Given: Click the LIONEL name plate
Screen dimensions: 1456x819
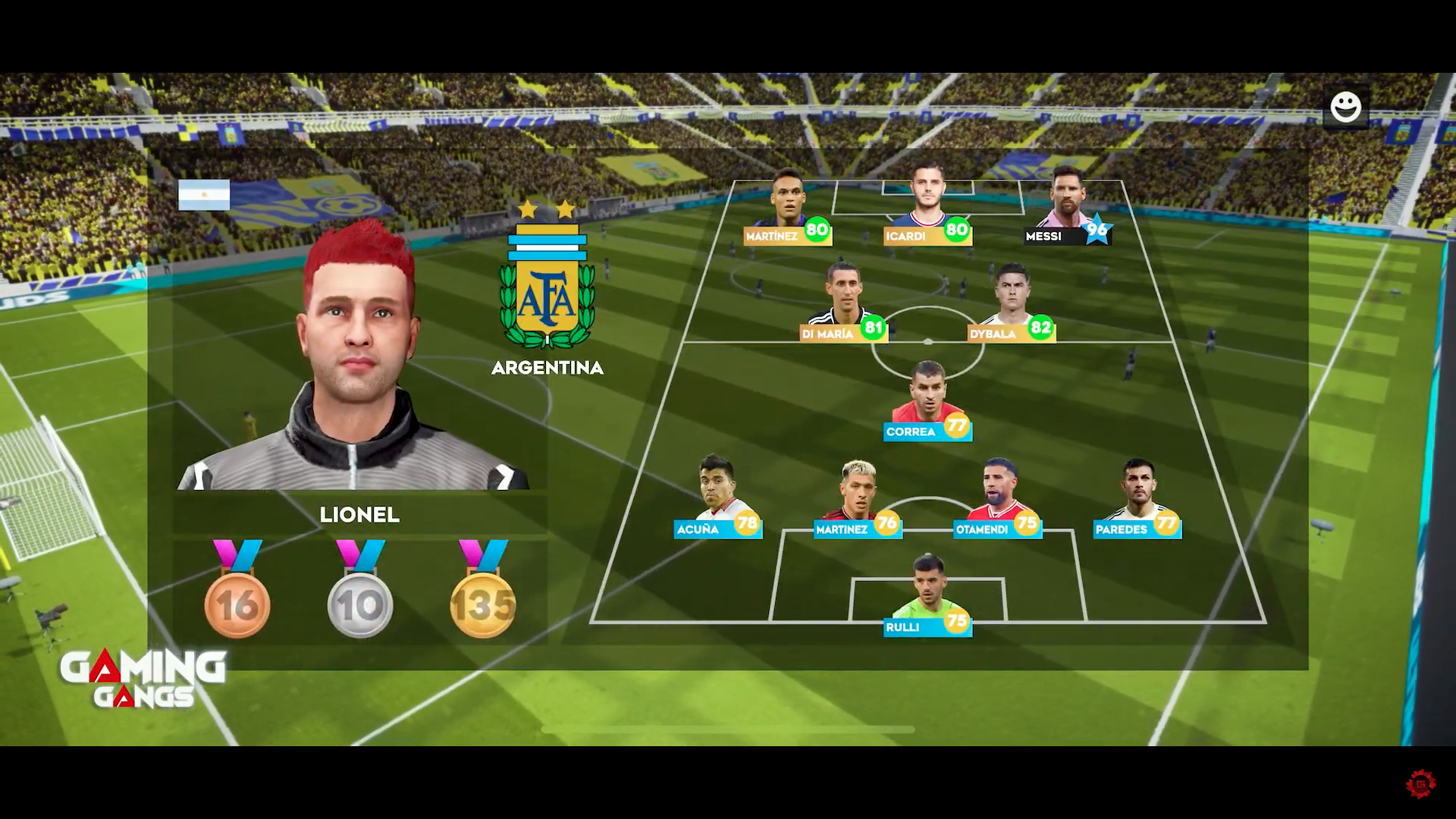Looking at the screenshot, I should (x=360, y=516).
